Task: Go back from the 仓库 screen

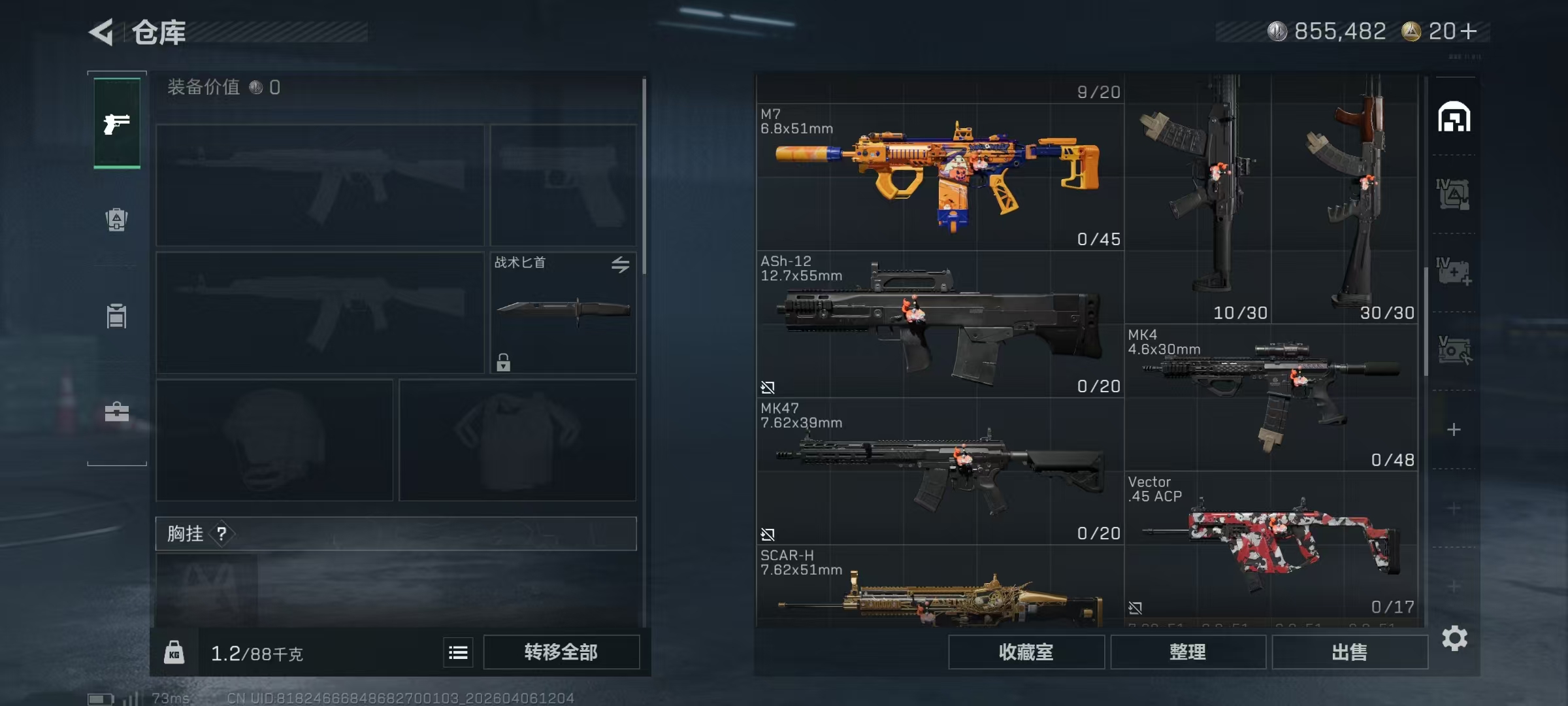Action: pos(102,32)
